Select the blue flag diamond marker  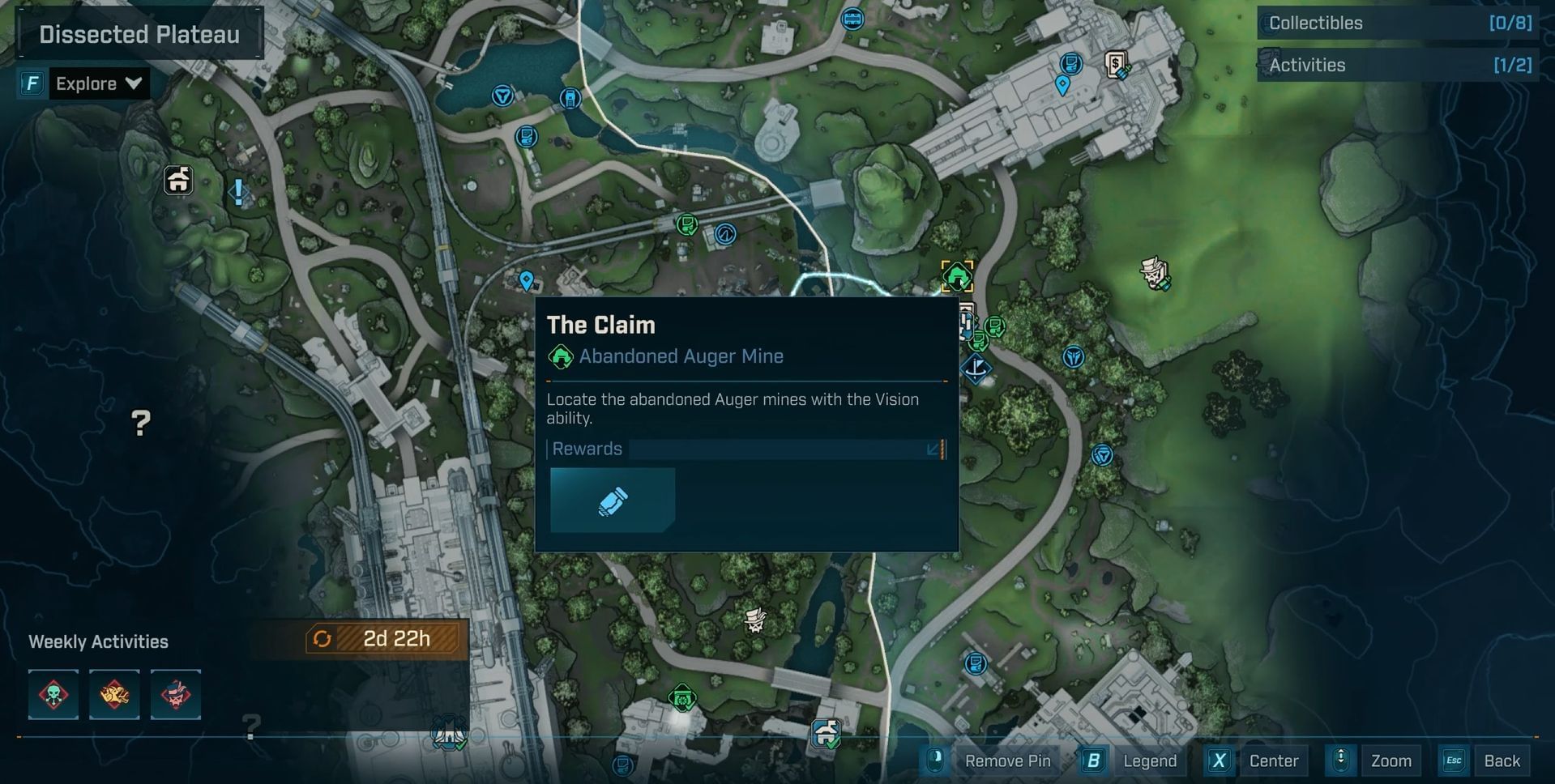point(976,369)
